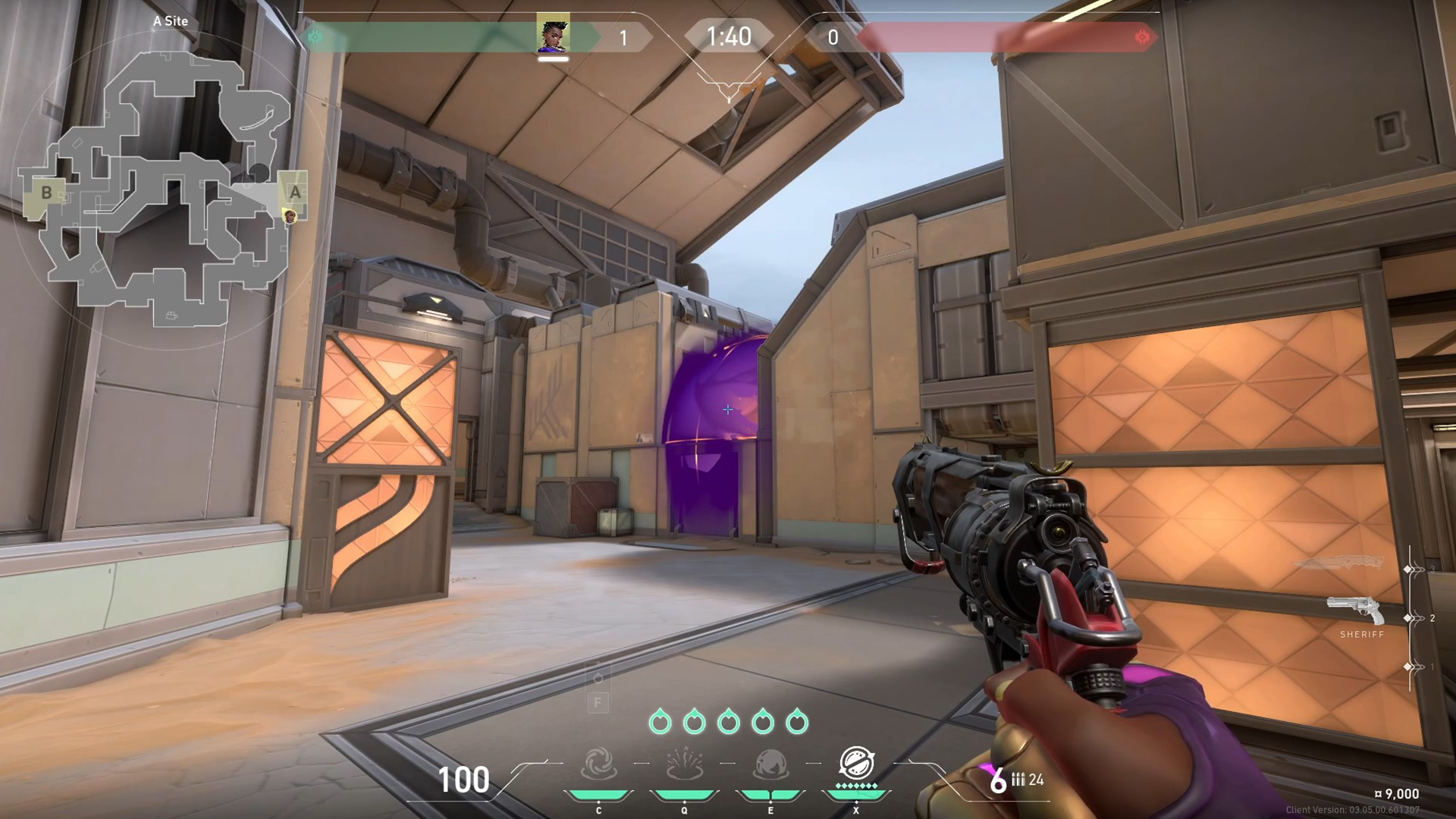Expand the chevron beside weapon slot 3

point(1418,569)
